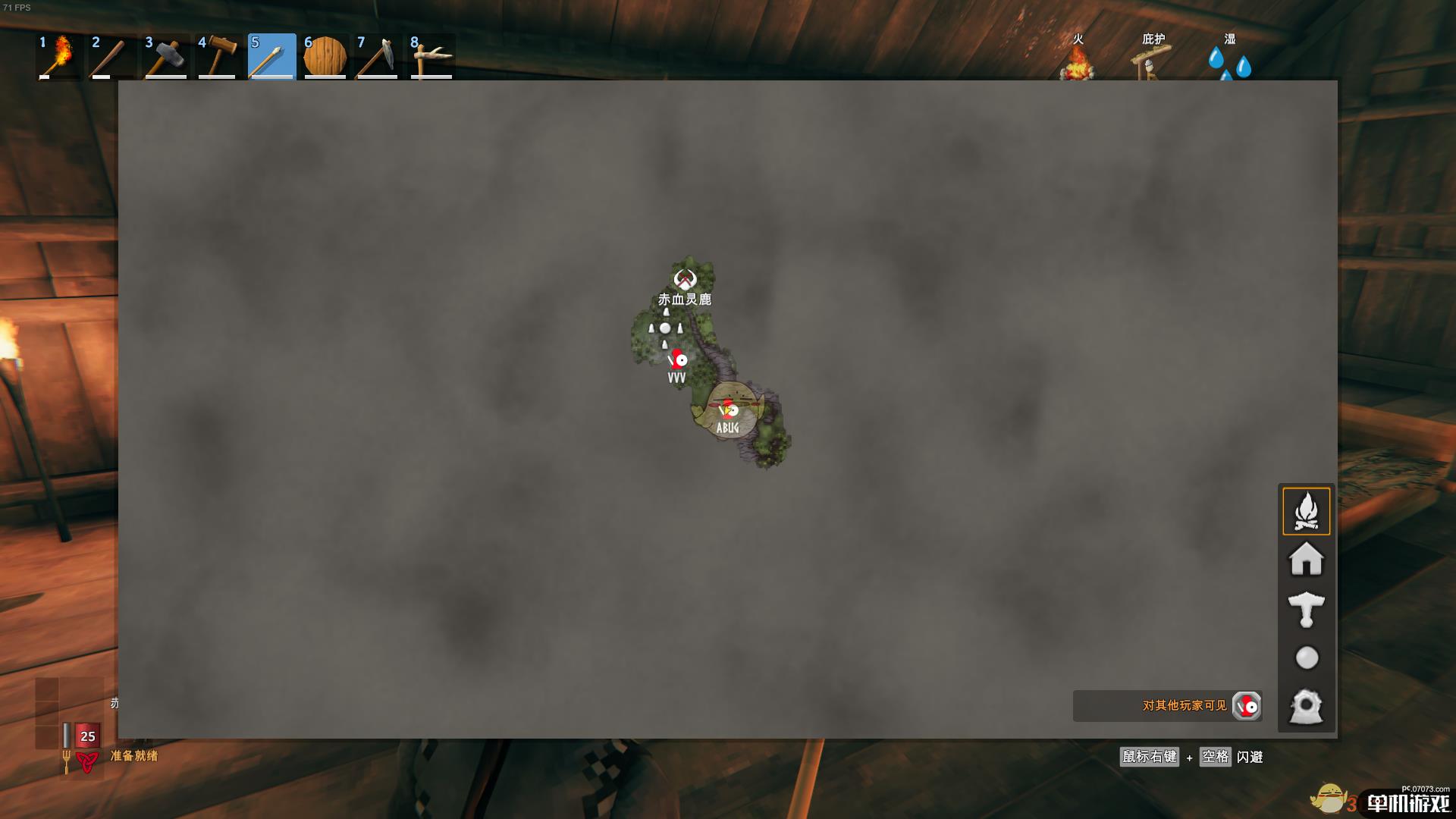Choose the portal map pin type
1456x819 pixels.
[x=1306, y=706]
